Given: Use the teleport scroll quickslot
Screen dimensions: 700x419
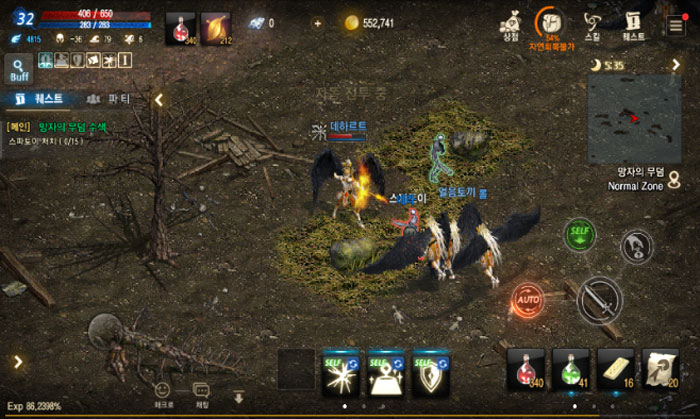Looking at the screenshot, I should coord(662,368).
